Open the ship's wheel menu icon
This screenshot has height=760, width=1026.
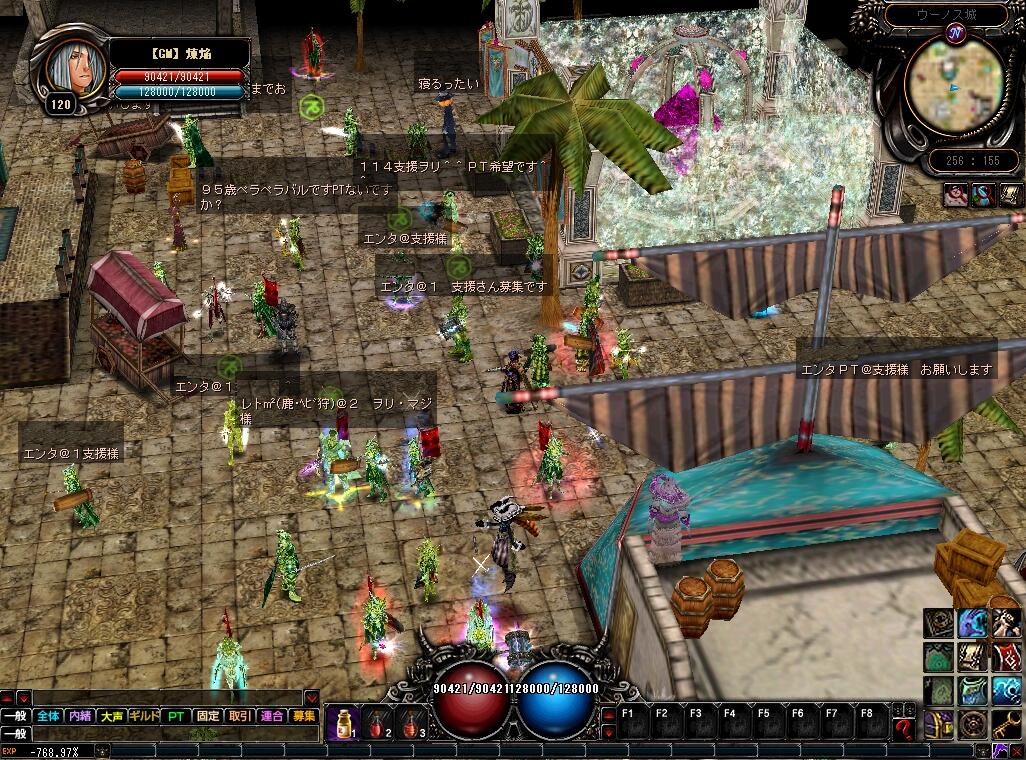pos(972,723)
